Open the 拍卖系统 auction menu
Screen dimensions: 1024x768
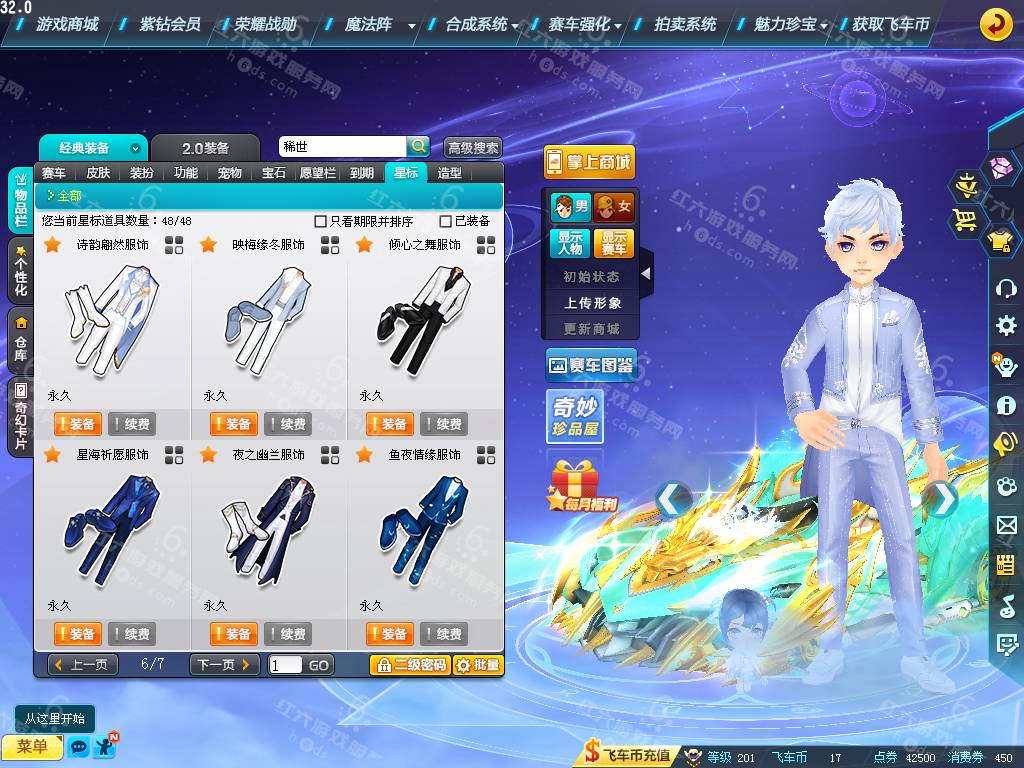[685, 24]
